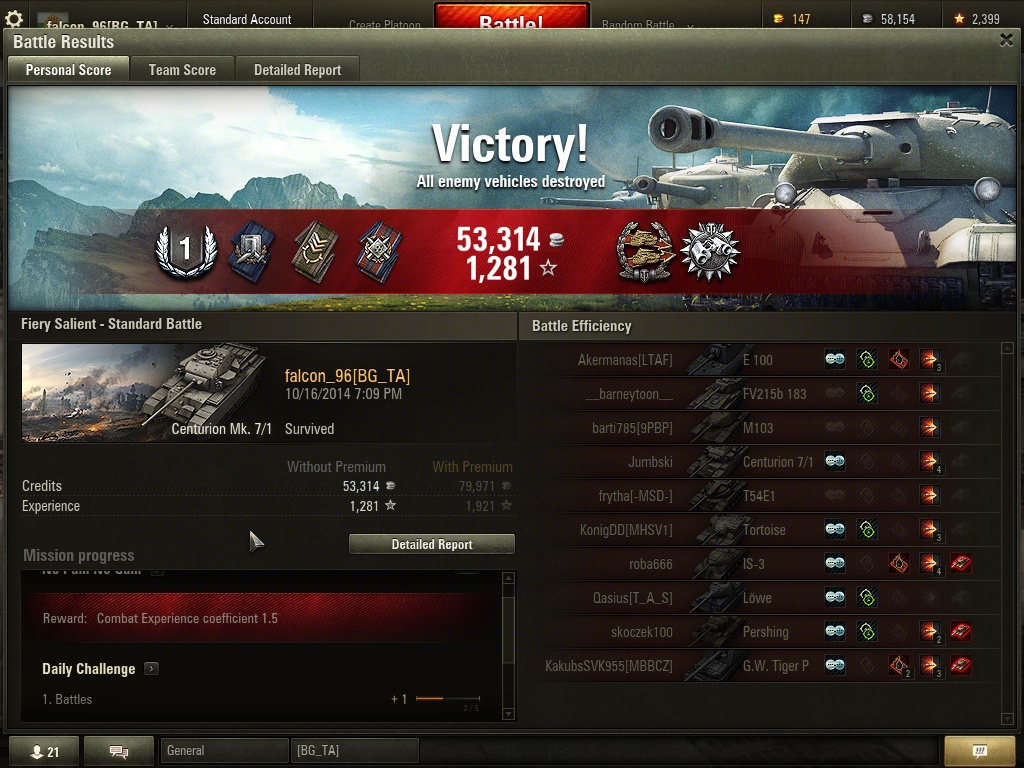
Task: Select roba666 IS-3 efficiency row
Action: click(x=760, y=564)
